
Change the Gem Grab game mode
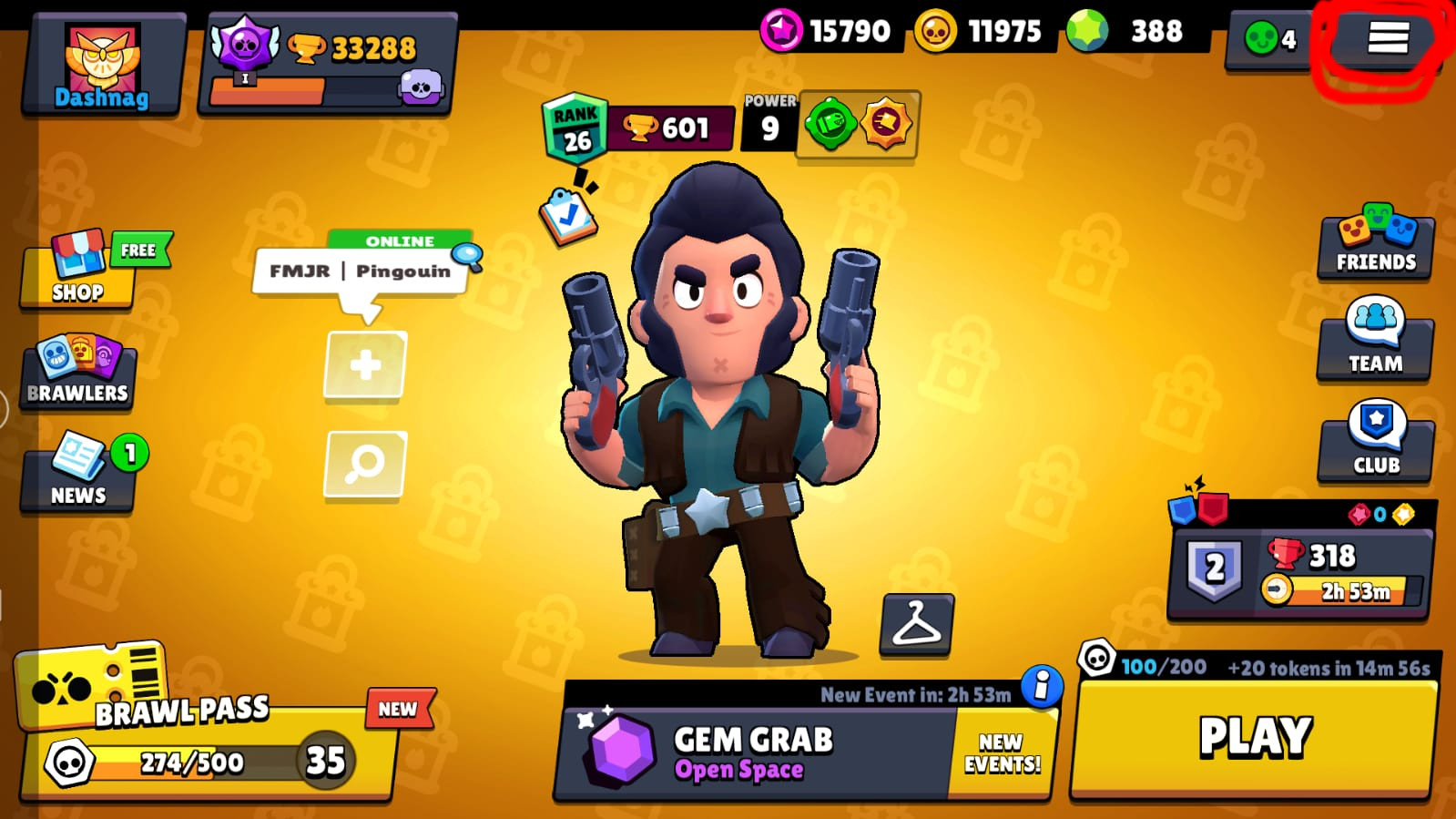756,752
